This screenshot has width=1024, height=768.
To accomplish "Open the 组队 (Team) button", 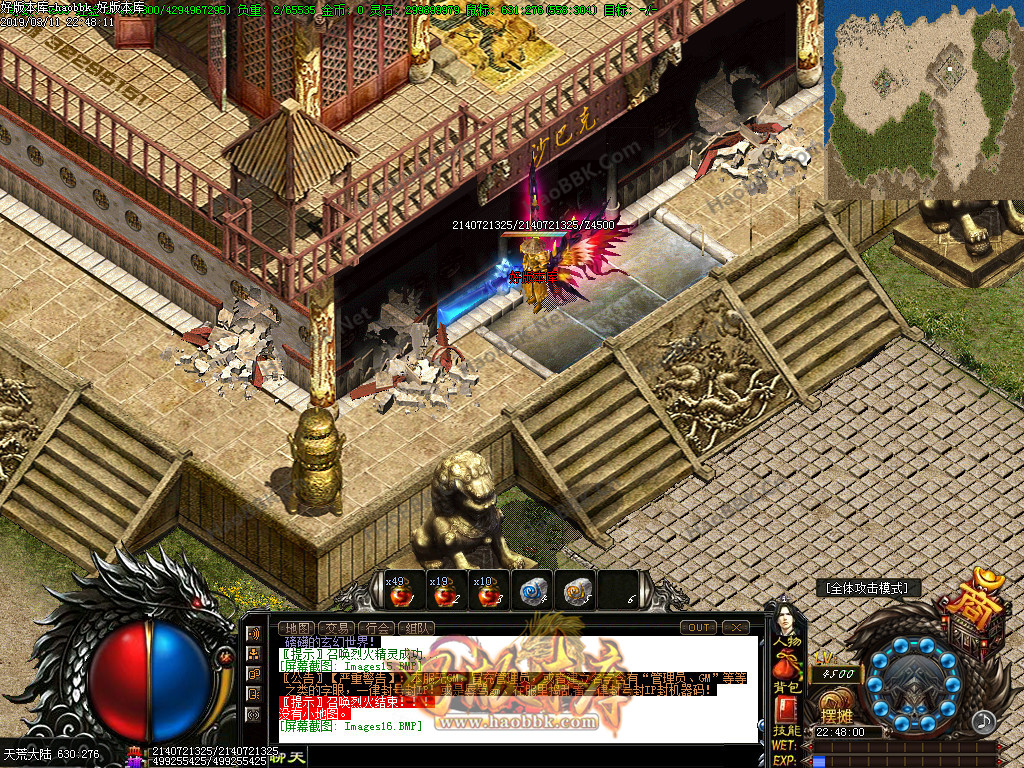I will pos(416,628).
